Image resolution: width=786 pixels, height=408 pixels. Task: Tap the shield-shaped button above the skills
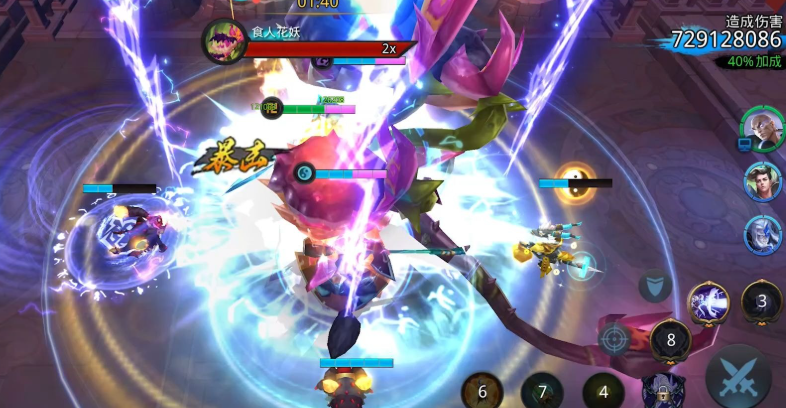(x=654, y=285)
